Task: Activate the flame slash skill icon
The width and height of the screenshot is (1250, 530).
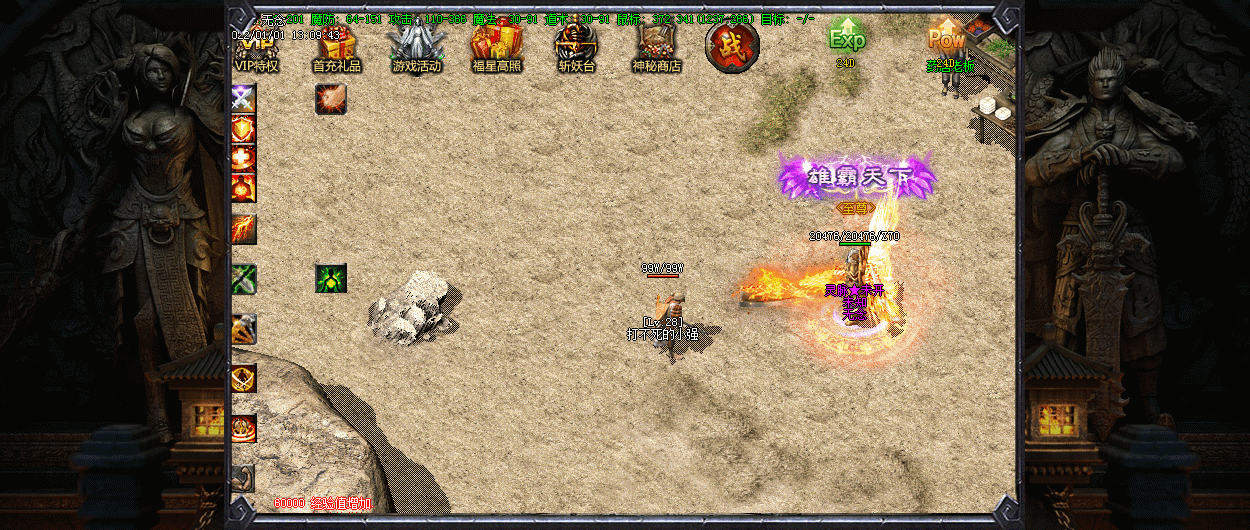Action: click(244, 229)
